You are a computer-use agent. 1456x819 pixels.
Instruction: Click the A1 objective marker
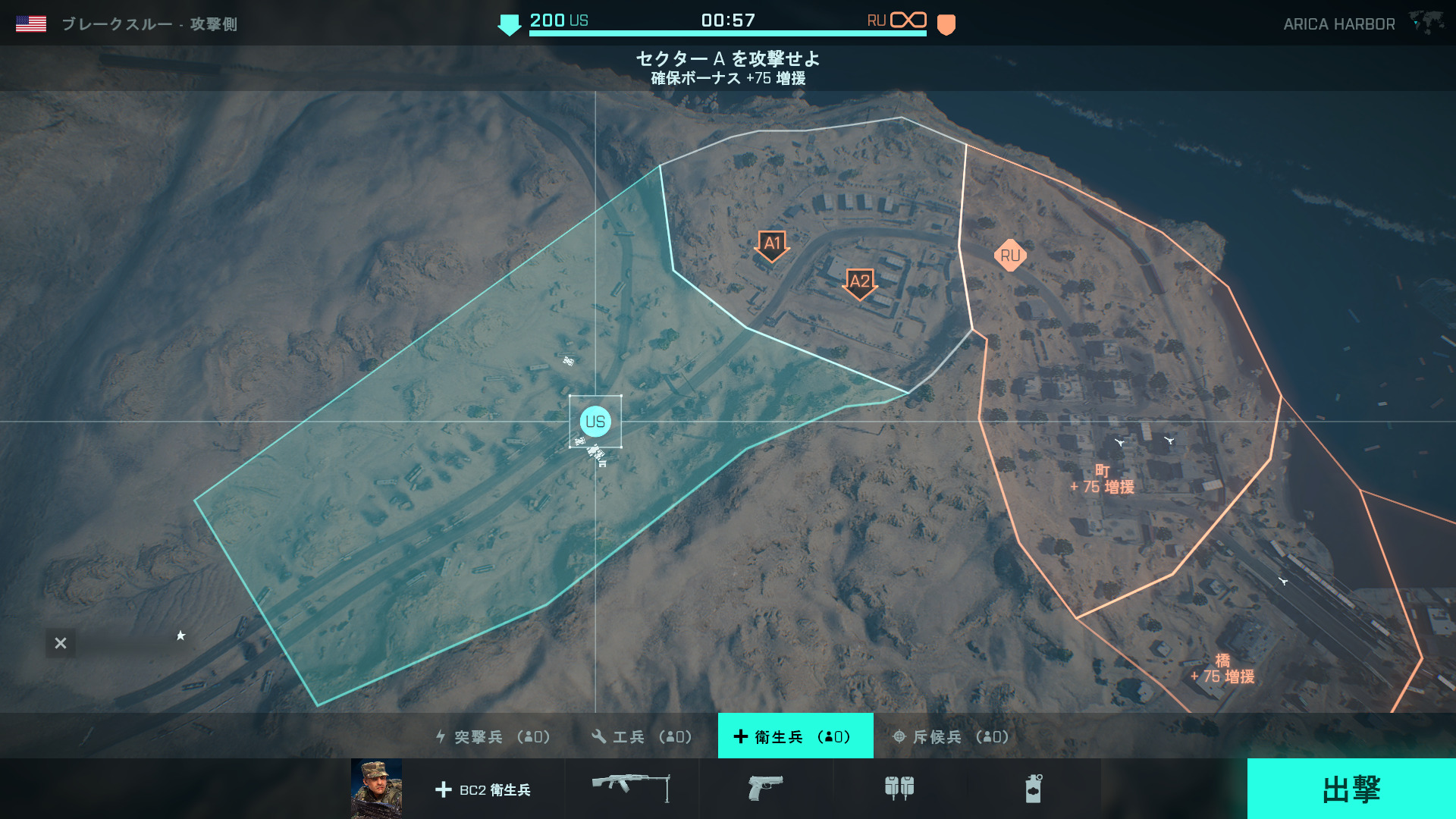click(772, 245)
